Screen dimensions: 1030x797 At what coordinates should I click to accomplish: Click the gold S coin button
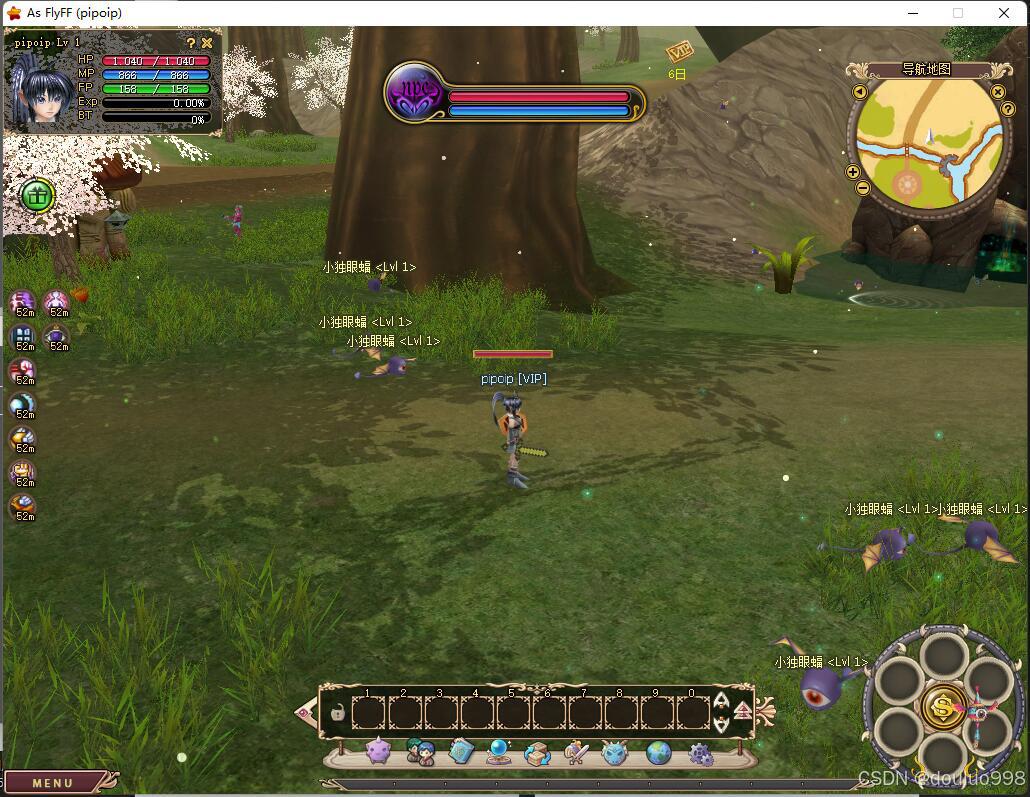[943, 705]
